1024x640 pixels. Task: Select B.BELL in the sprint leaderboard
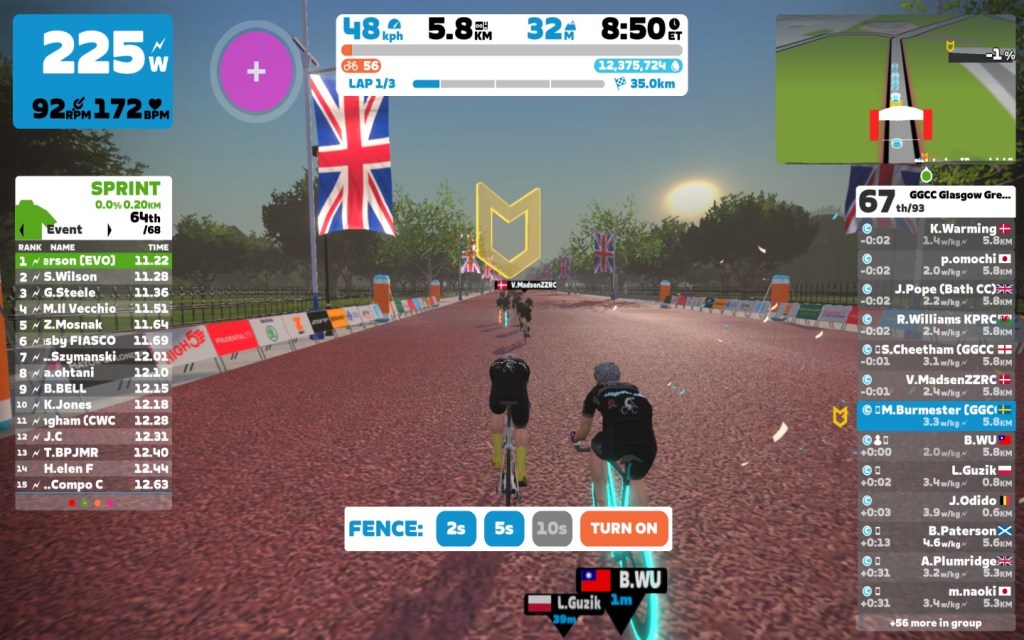coord(93,388)
